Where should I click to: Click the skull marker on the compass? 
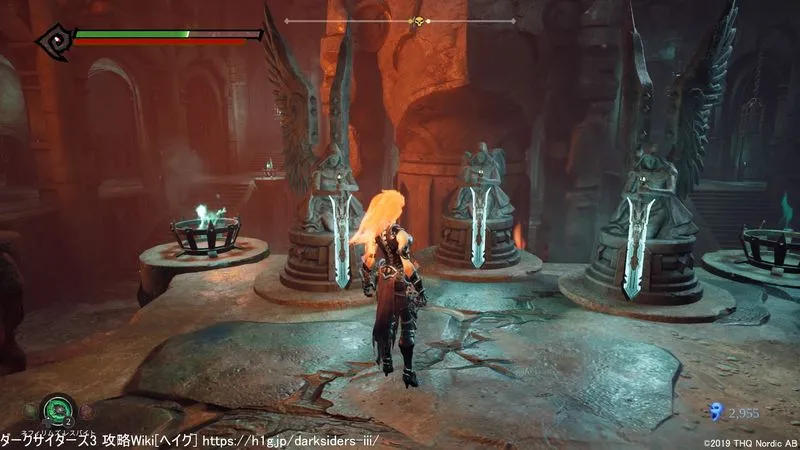(x=419, y=21)
